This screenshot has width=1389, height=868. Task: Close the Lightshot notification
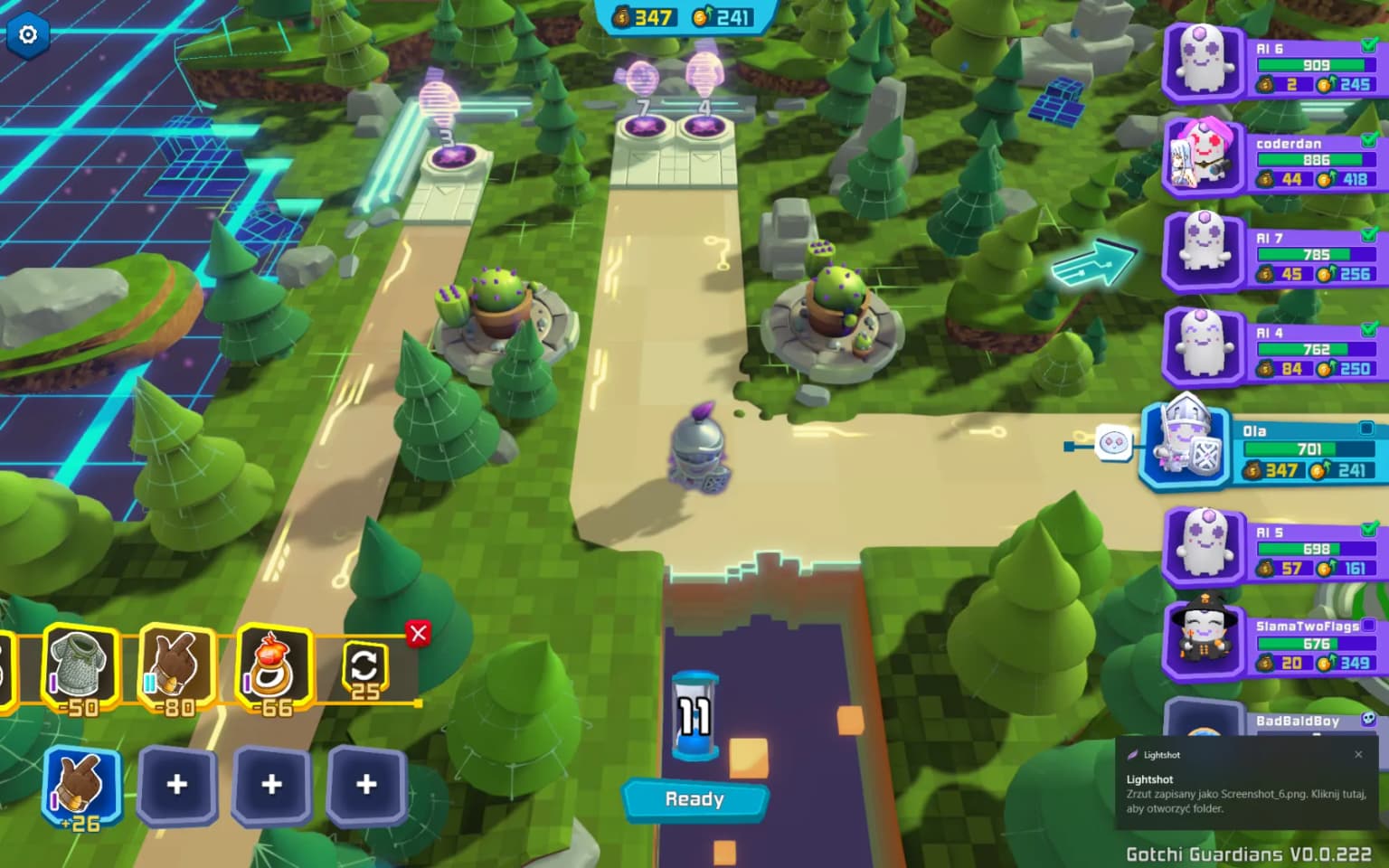coord(1358,754)
